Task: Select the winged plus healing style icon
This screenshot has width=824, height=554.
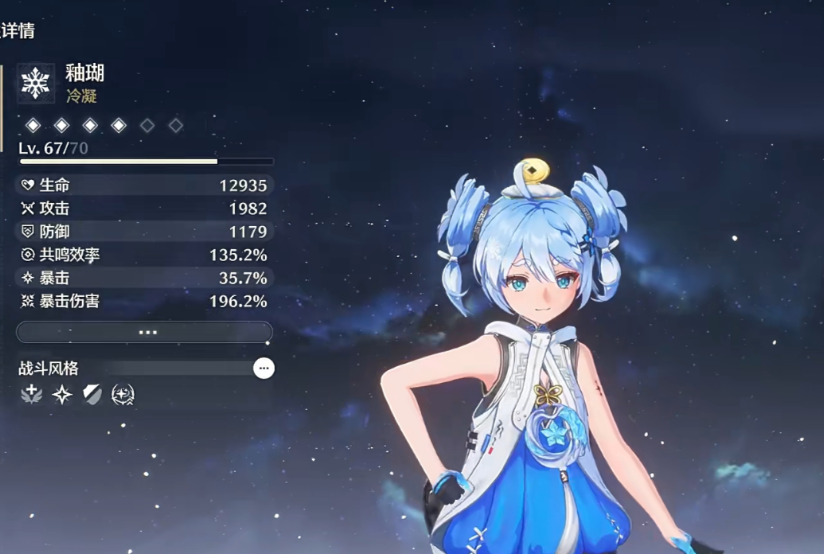Action: [x=31, y=395]
